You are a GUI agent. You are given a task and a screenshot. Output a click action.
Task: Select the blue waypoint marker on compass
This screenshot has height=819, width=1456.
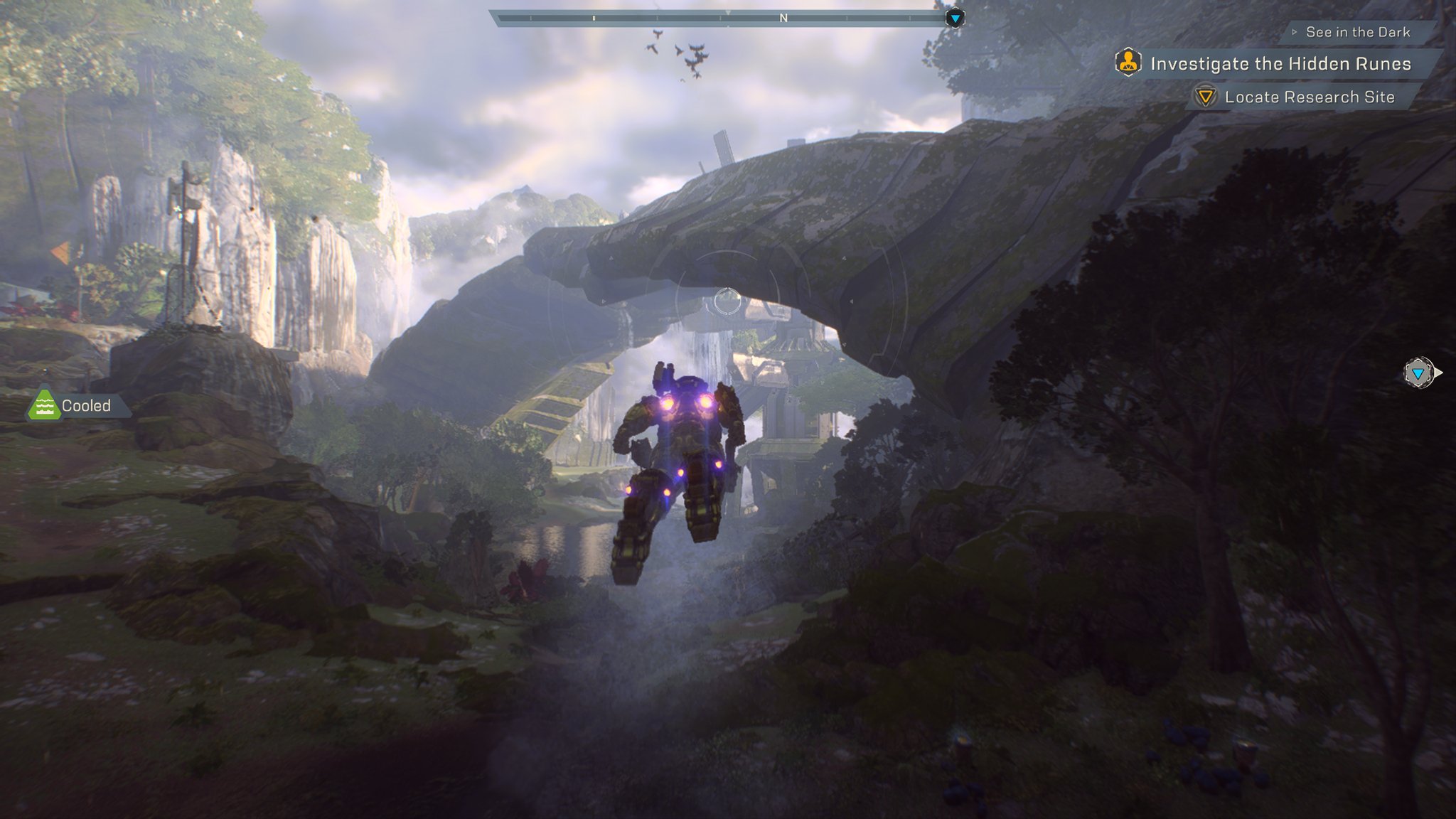click(x=955, y=18)
